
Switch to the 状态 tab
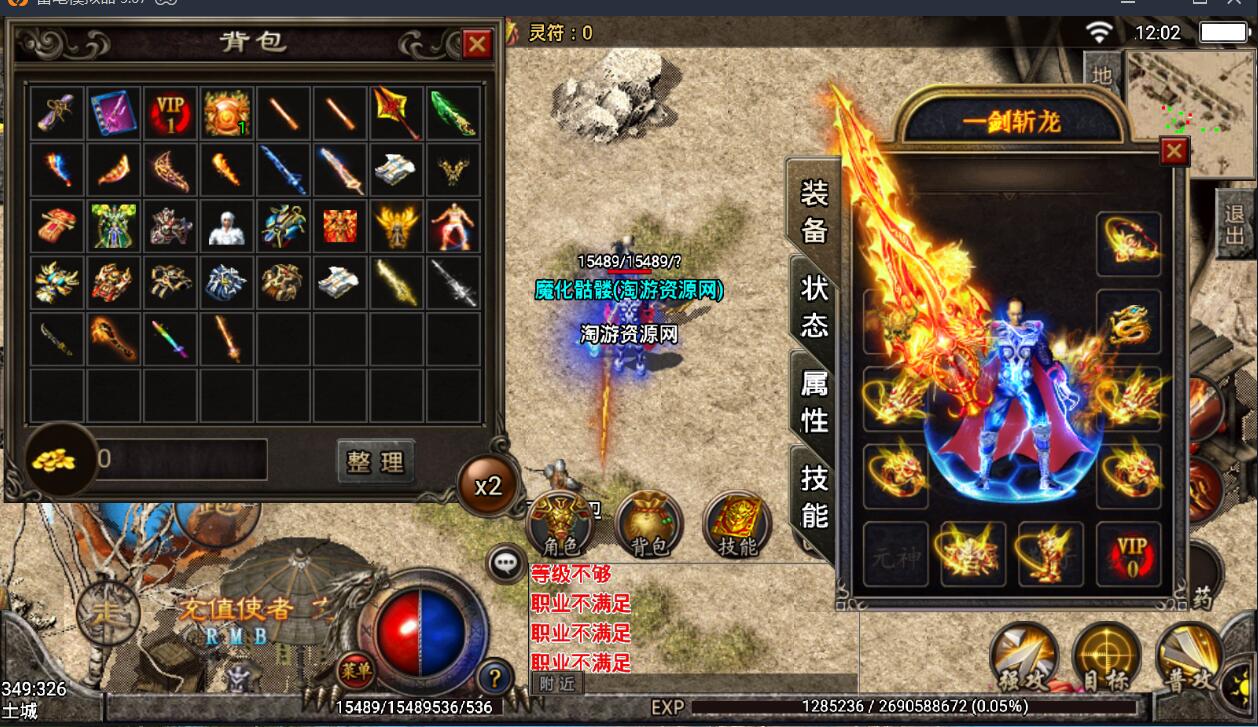[x=814, y=304]
